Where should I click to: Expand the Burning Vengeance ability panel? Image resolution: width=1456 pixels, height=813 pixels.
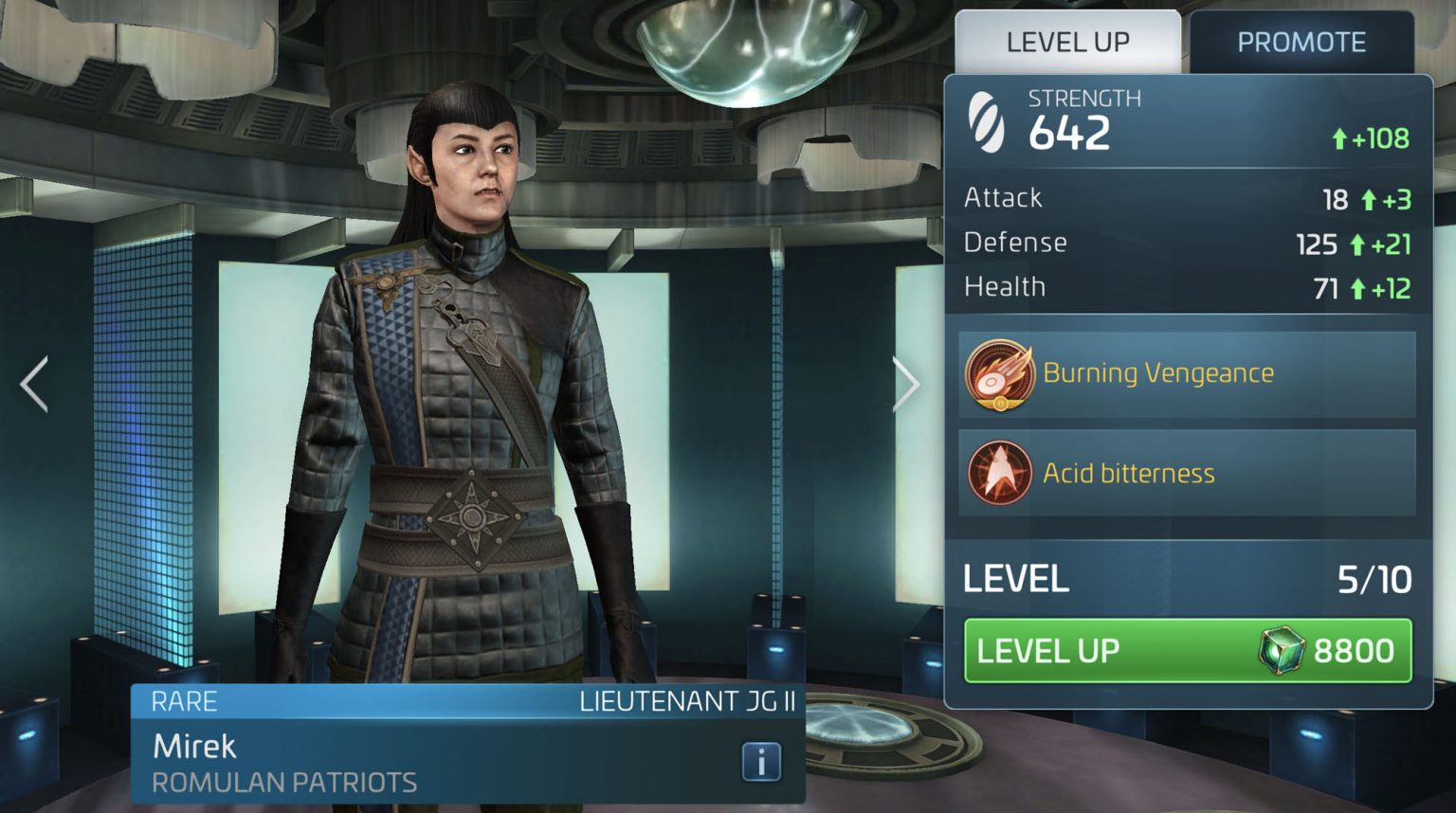(1187, 373)
